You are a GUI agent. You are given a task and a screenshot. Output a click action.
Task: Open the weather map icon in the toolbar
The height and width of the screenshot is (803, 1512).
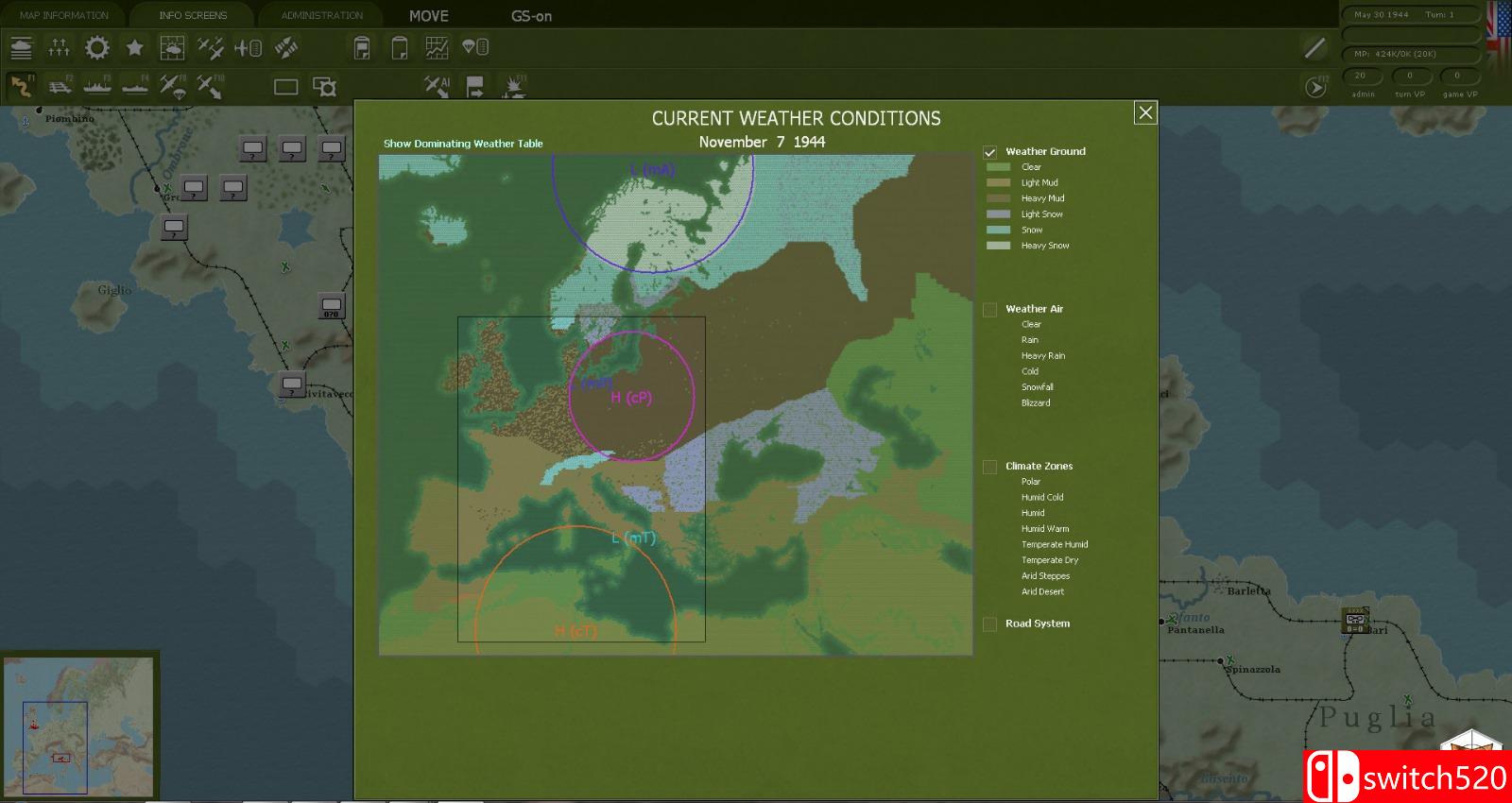tap(171, 47)
